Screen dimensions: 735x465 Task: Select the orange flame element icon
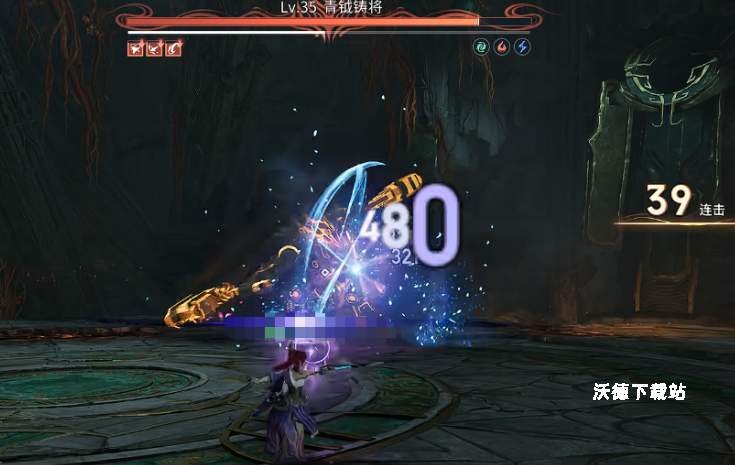pyautogui.click(x=502, y=47)
